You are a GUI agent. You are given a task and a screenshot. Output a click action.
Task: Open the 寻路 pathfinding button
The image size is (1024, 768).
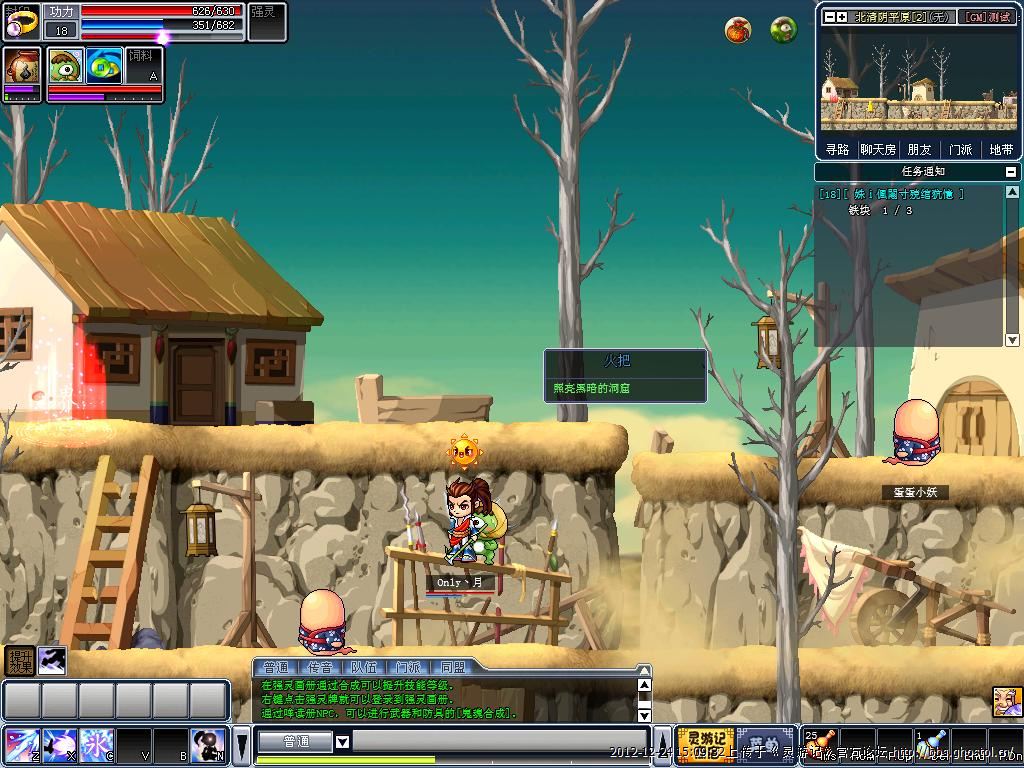tap(837, 149)
